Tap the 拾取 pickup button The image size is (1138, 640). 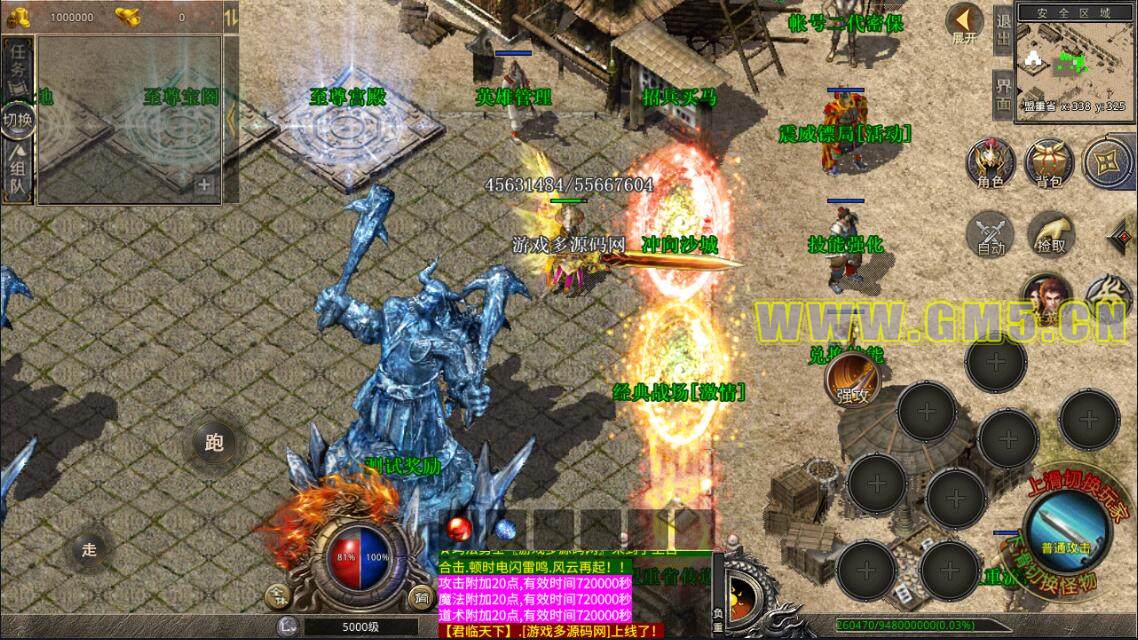[x=1050, y=233]
